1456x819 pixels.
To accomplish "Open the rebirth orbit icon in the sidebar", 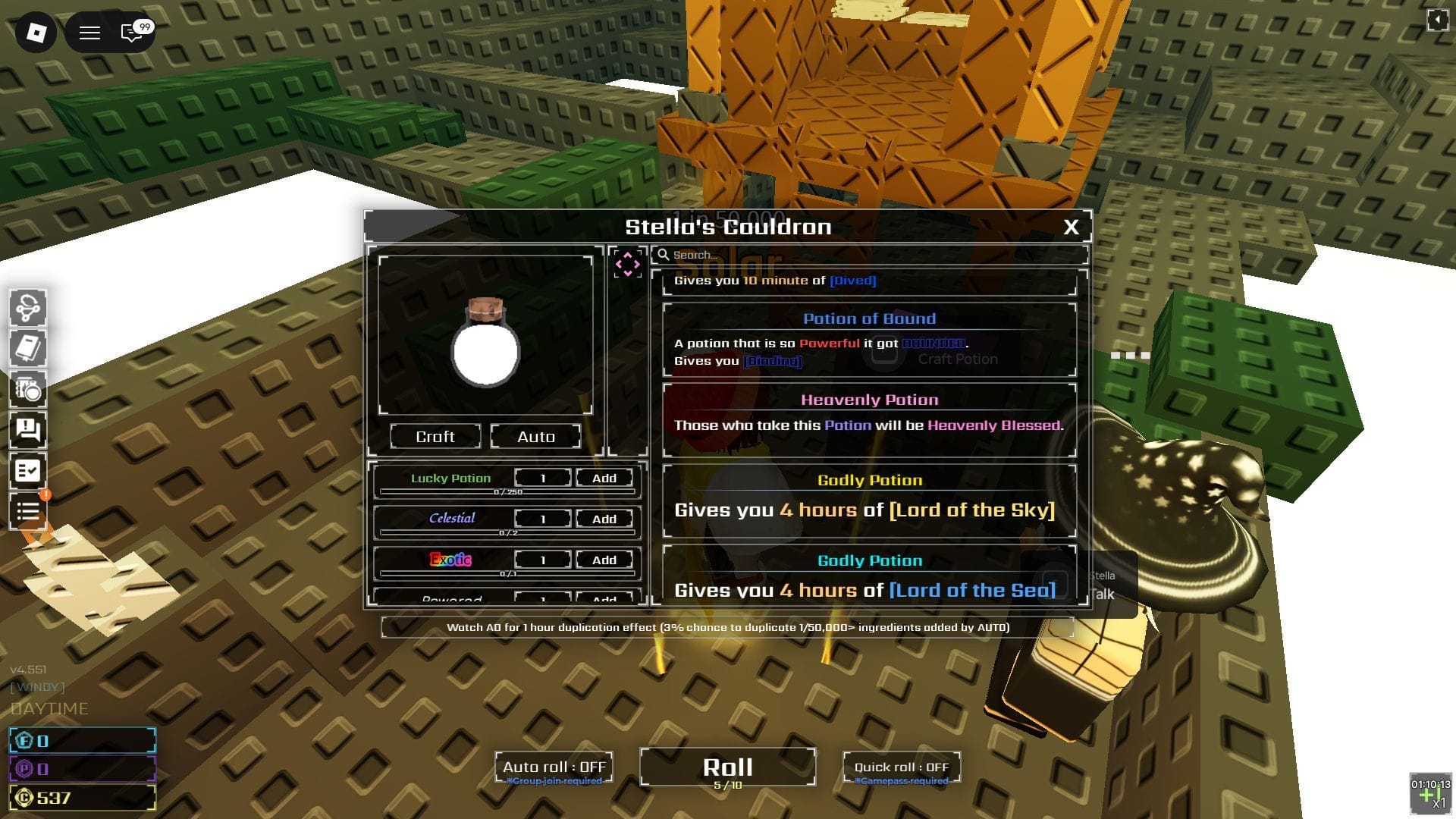I will click(29, 308).
